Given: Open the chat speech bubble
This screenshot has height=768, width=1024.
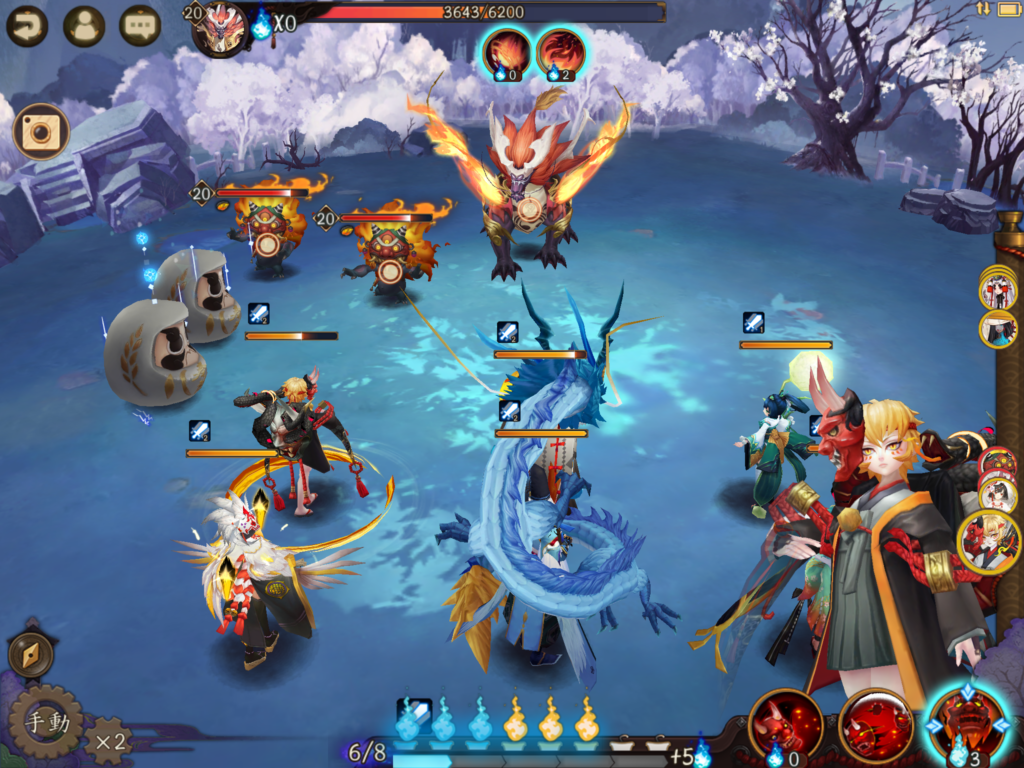Looking at the screenshot, I should (140, 26).
